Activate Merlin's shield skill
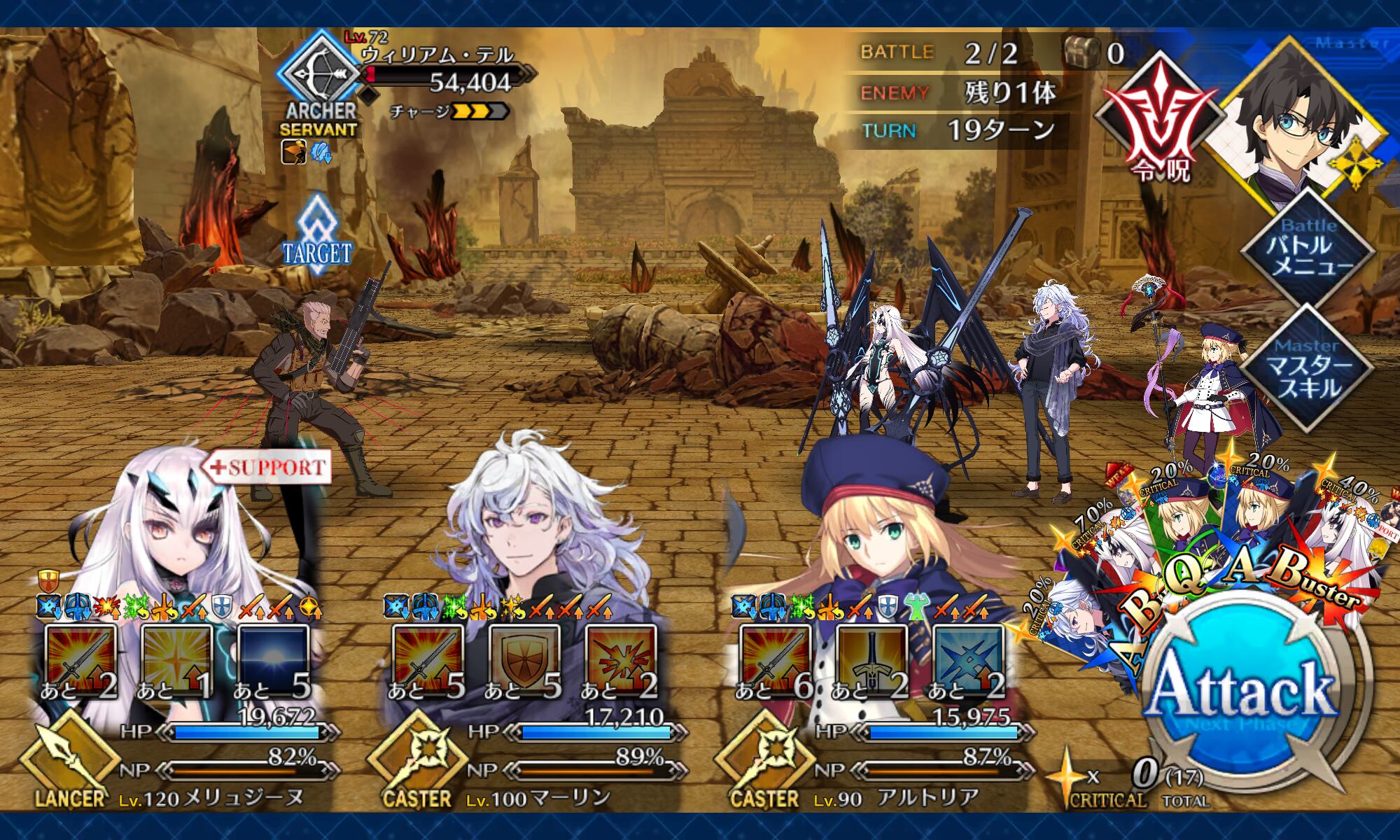The height and width of the screenshot is (840, 1400). coord(524,661)
